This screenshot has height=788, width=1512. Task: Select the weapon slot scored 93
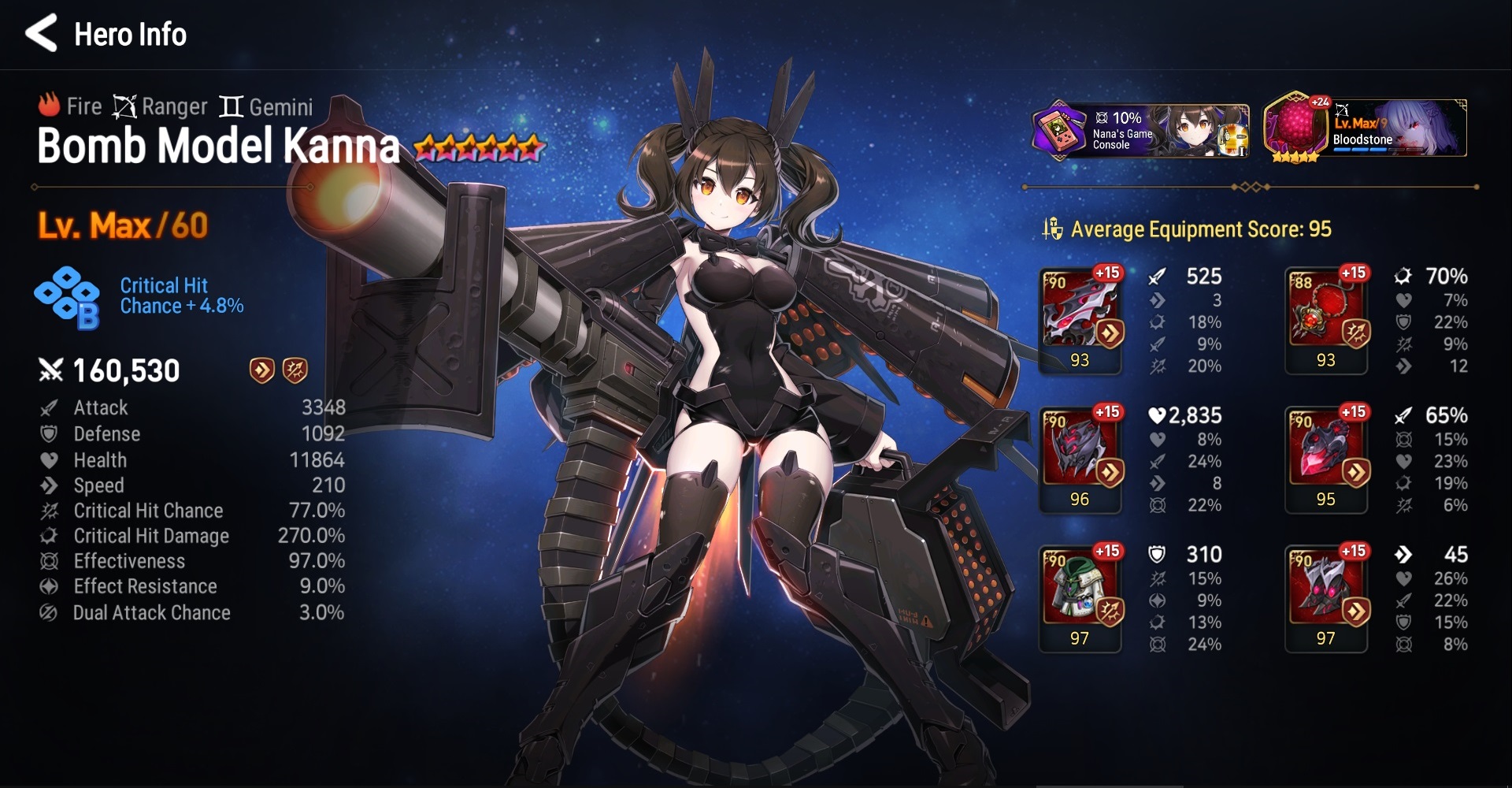[1080, 319]
